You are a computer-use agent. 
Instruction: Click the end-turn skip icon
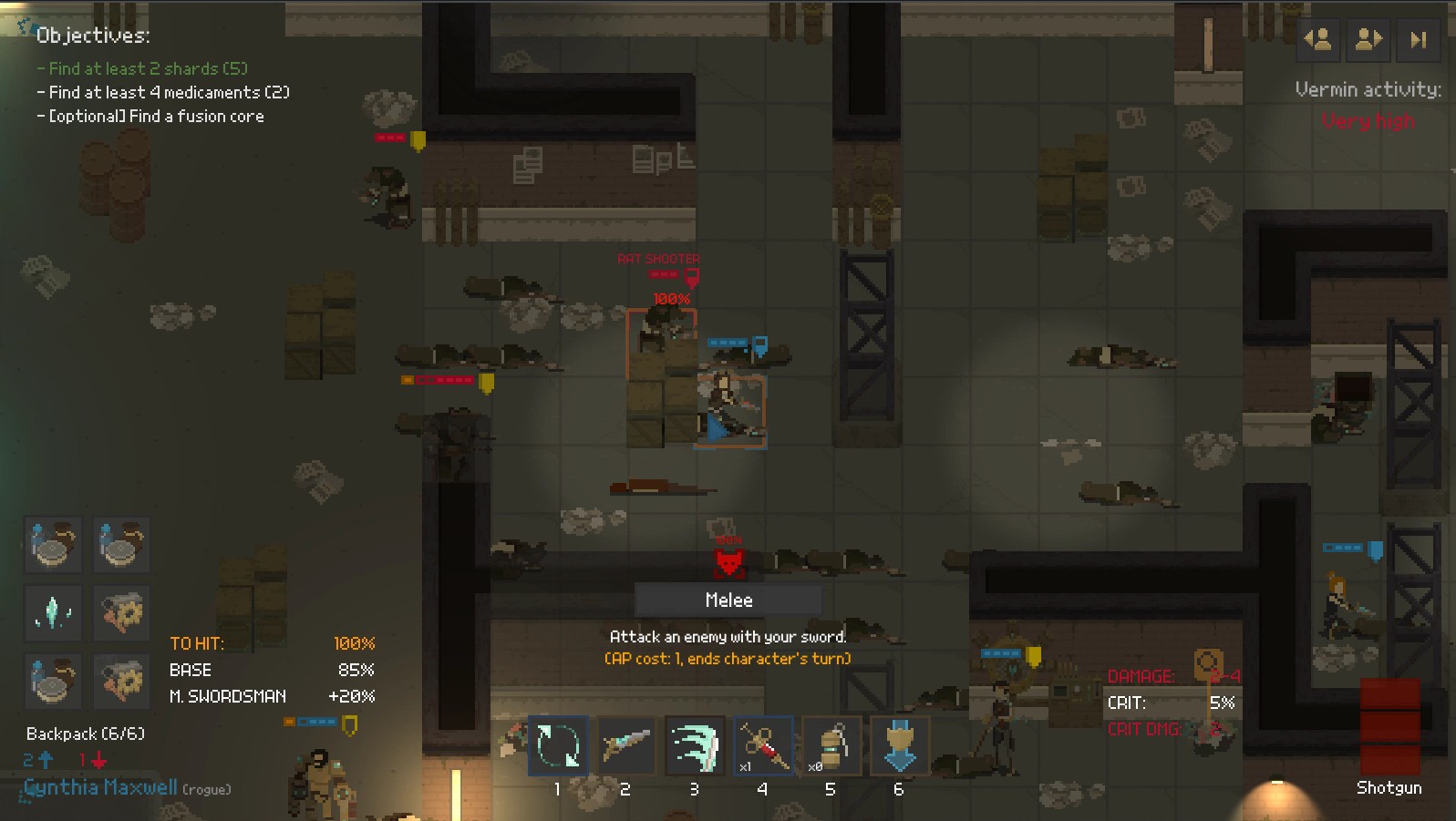[1419, 39]
